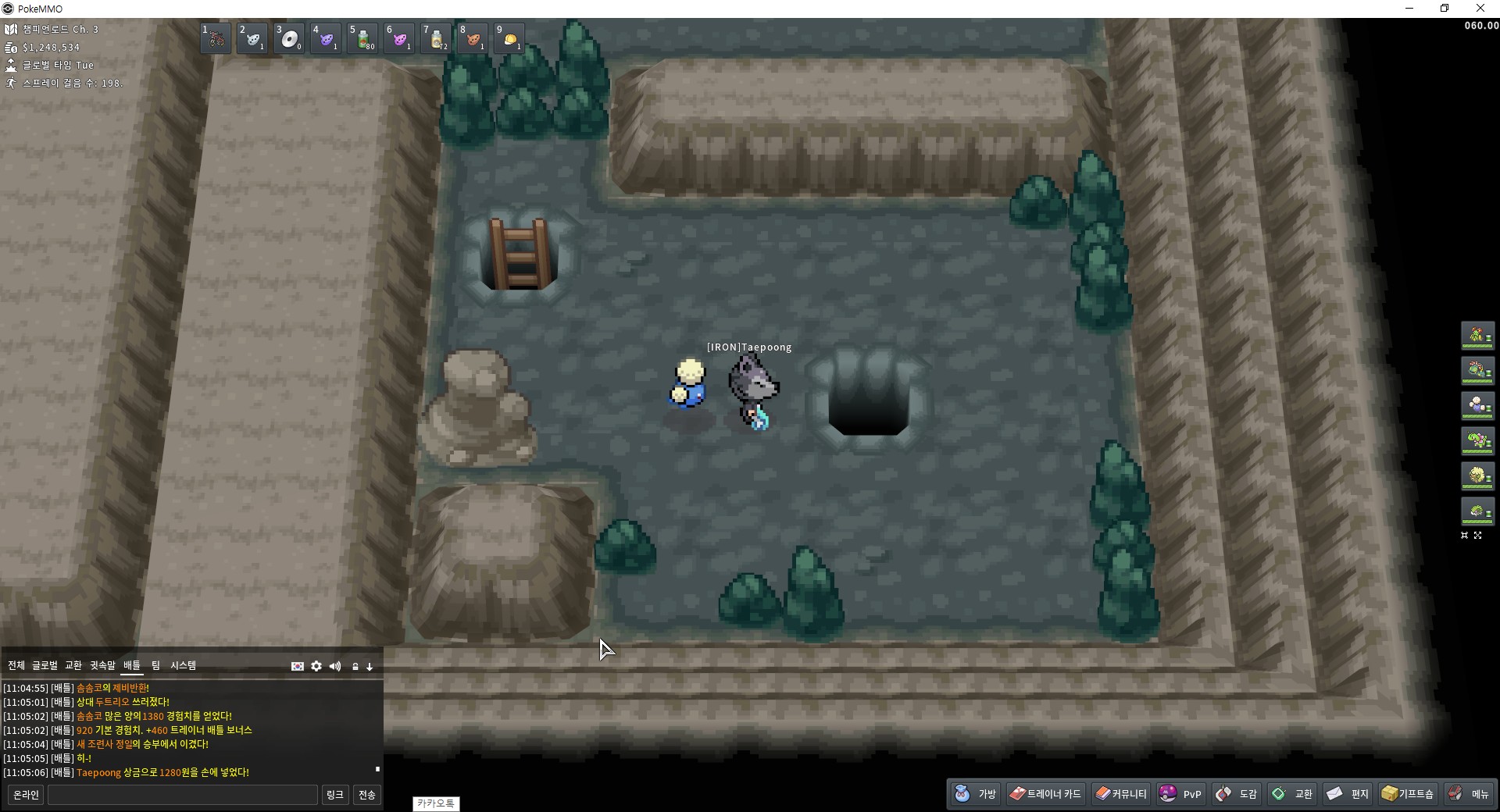Open the 편지 mail window
The width and height of the screenshot is (1500, 812).
(1348, 794)
